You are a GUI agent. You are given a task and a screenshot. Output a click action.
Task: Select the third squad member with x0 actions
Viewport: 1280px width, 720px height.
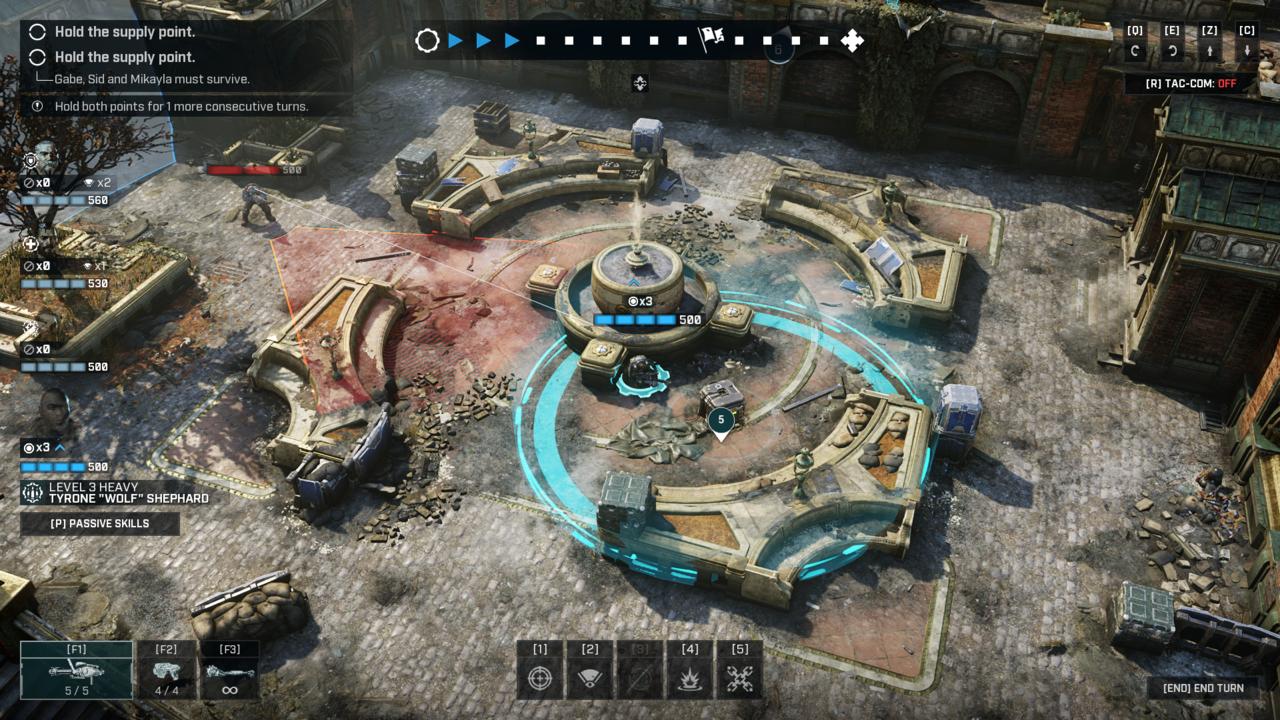click(31, 329)
